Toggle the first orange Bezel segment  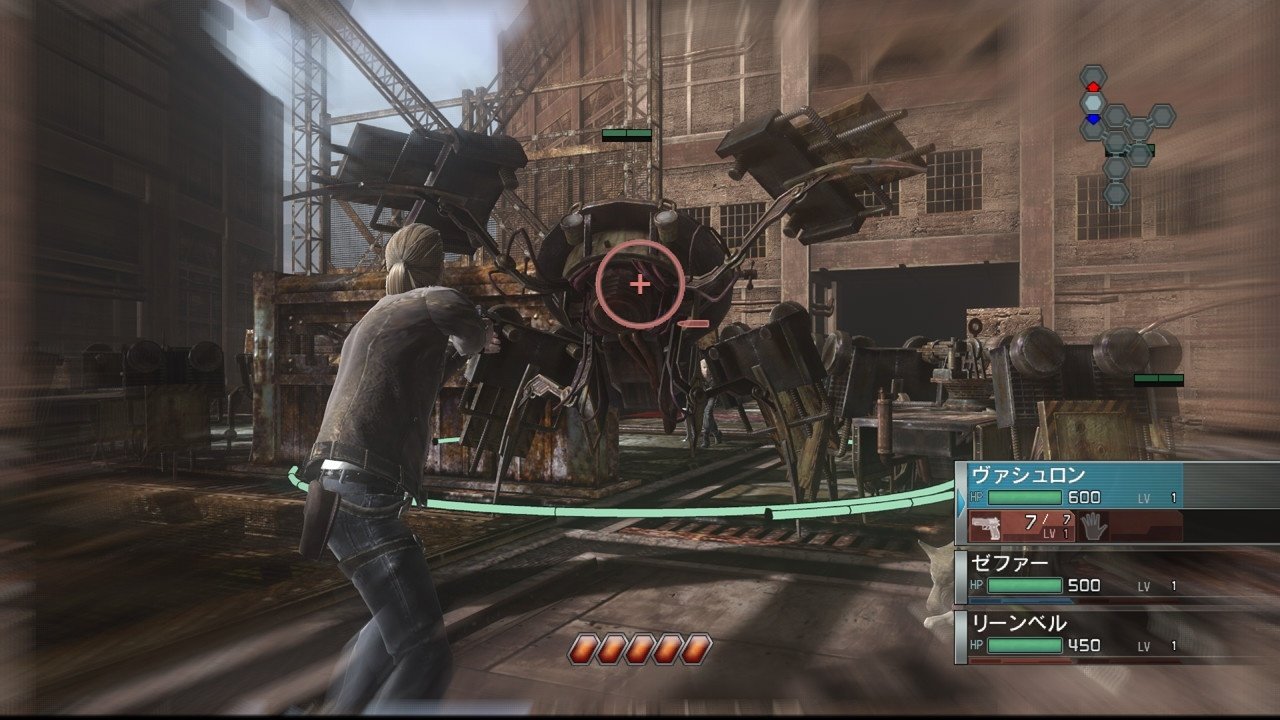pyautogui.click(x=582, y=647)
